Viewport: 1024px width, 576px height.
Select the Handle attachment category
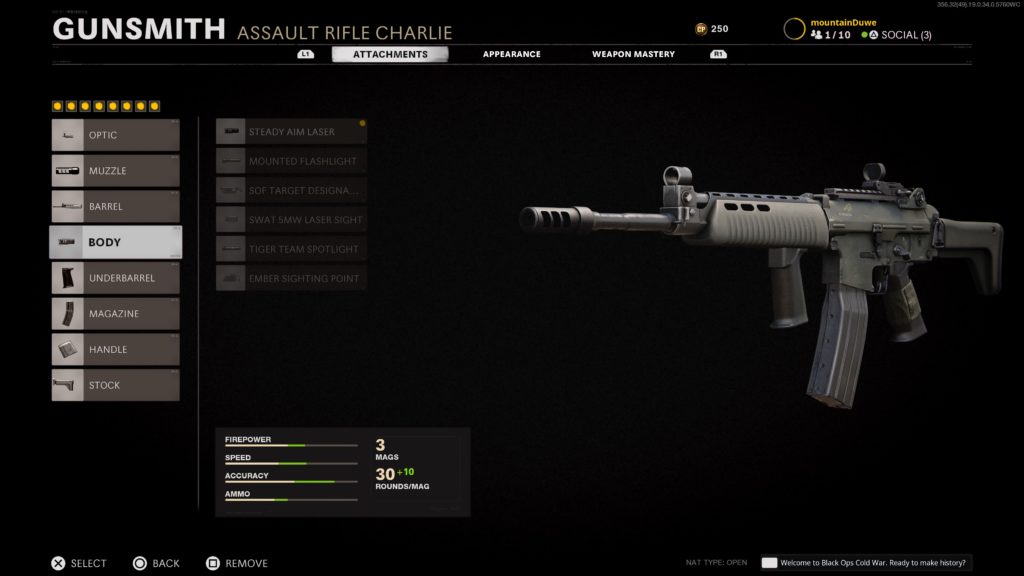(116, 350)
